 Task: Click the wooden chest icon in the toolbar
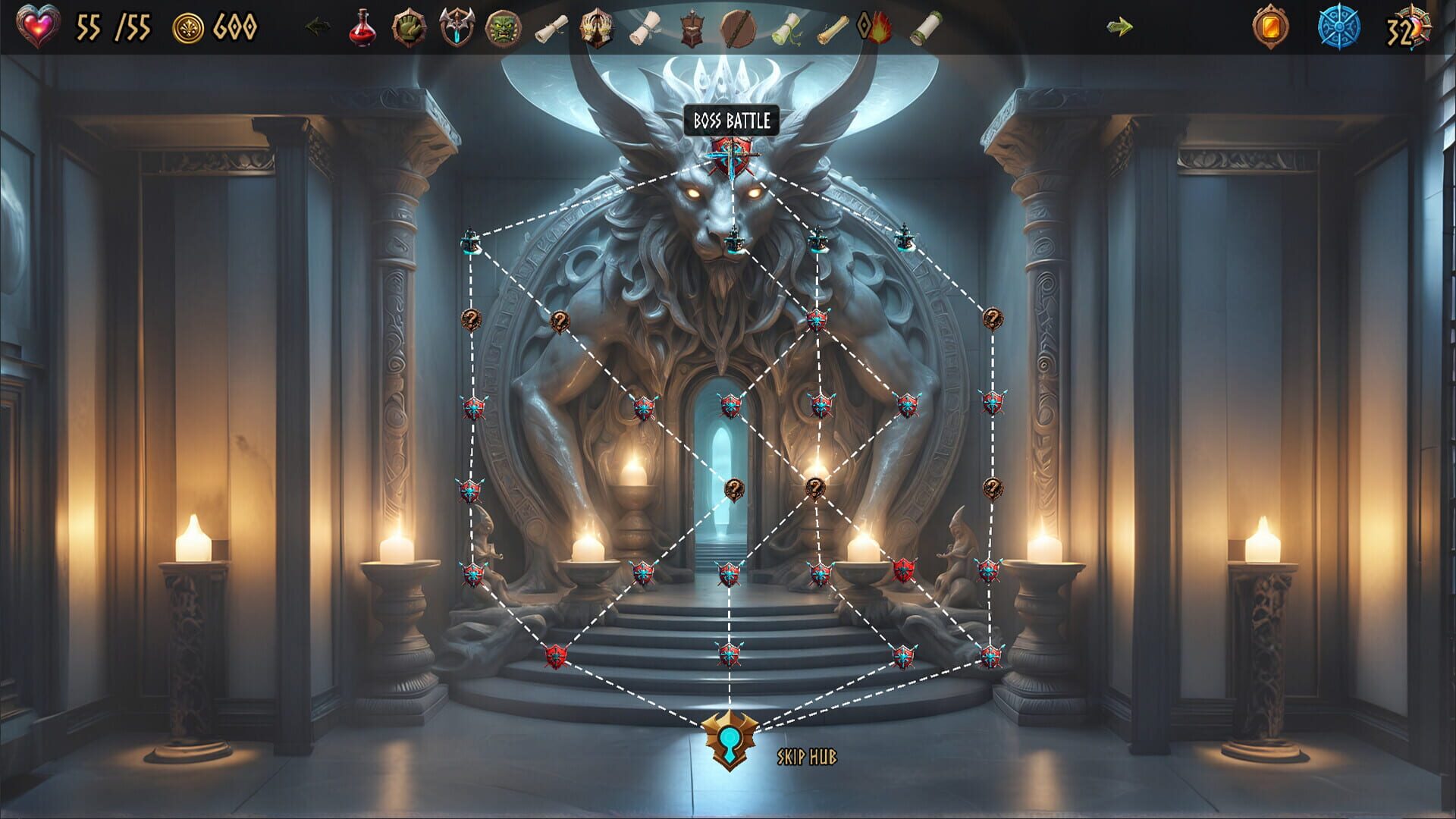click(691, 27)
